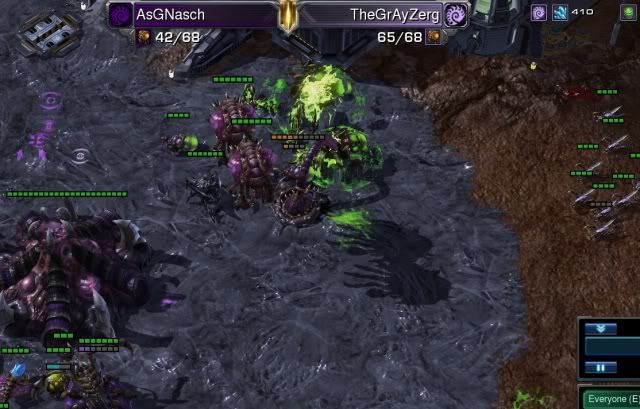The image size is (640, 409).
Task: Open the Everyone vision dropdown
Action: [x=611, y=398]
